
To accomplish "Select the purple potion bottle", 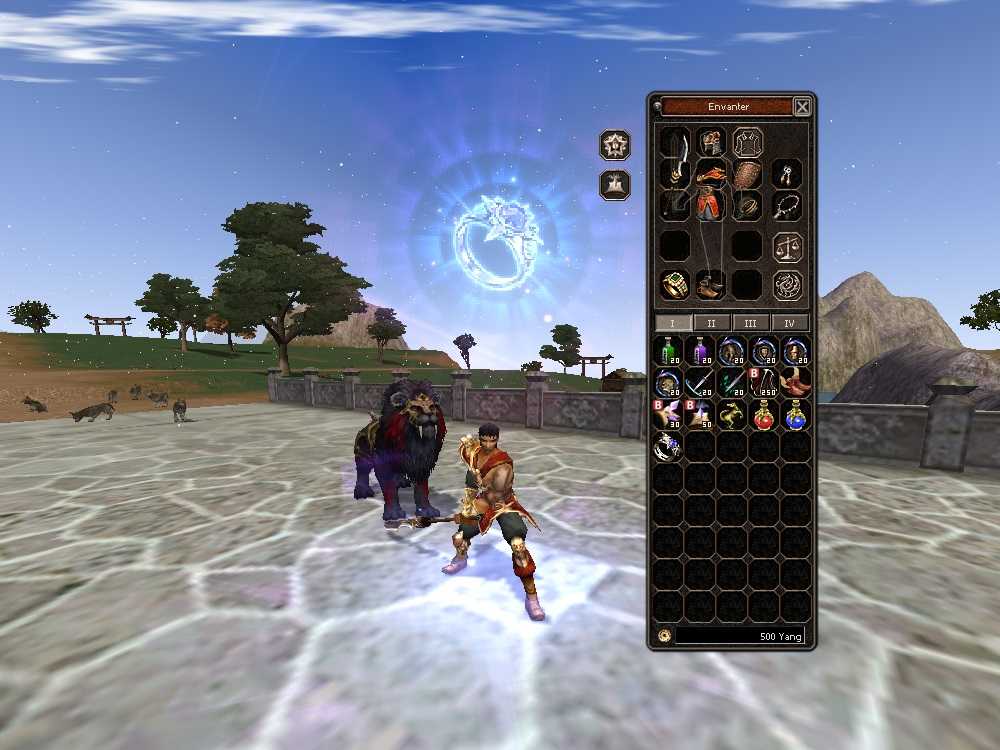I will [700, 351].
